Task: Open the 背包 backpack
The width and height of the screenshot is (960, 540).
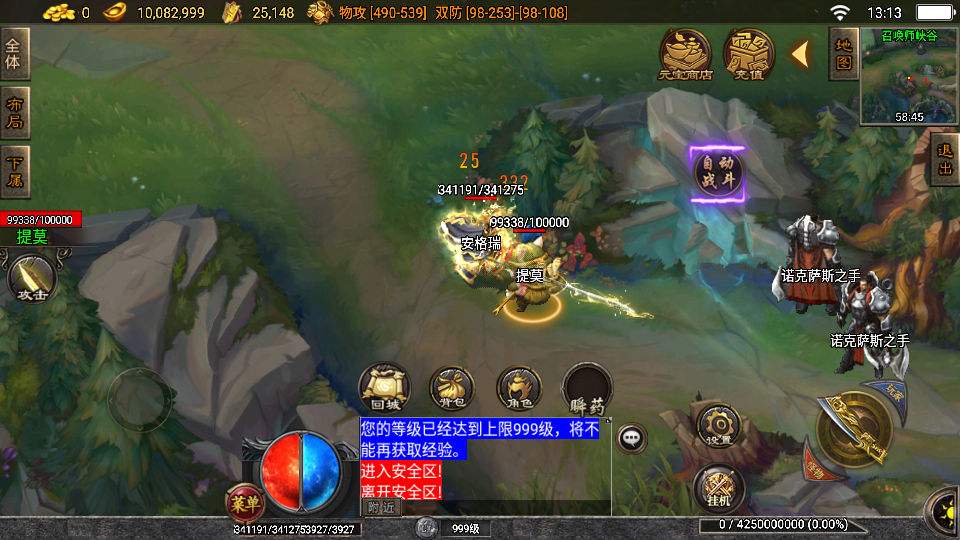Action: [x=451, y=388]
